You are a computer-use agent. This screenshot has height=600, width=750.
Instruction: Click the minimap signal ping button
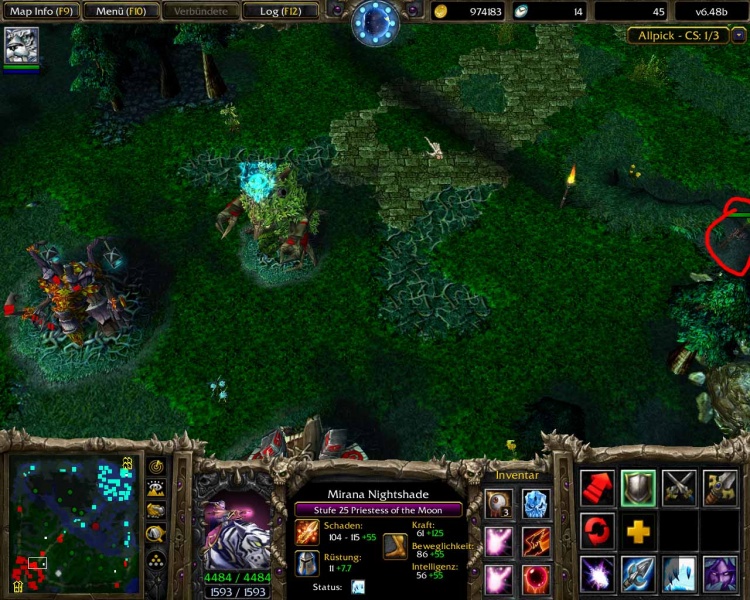157,467
